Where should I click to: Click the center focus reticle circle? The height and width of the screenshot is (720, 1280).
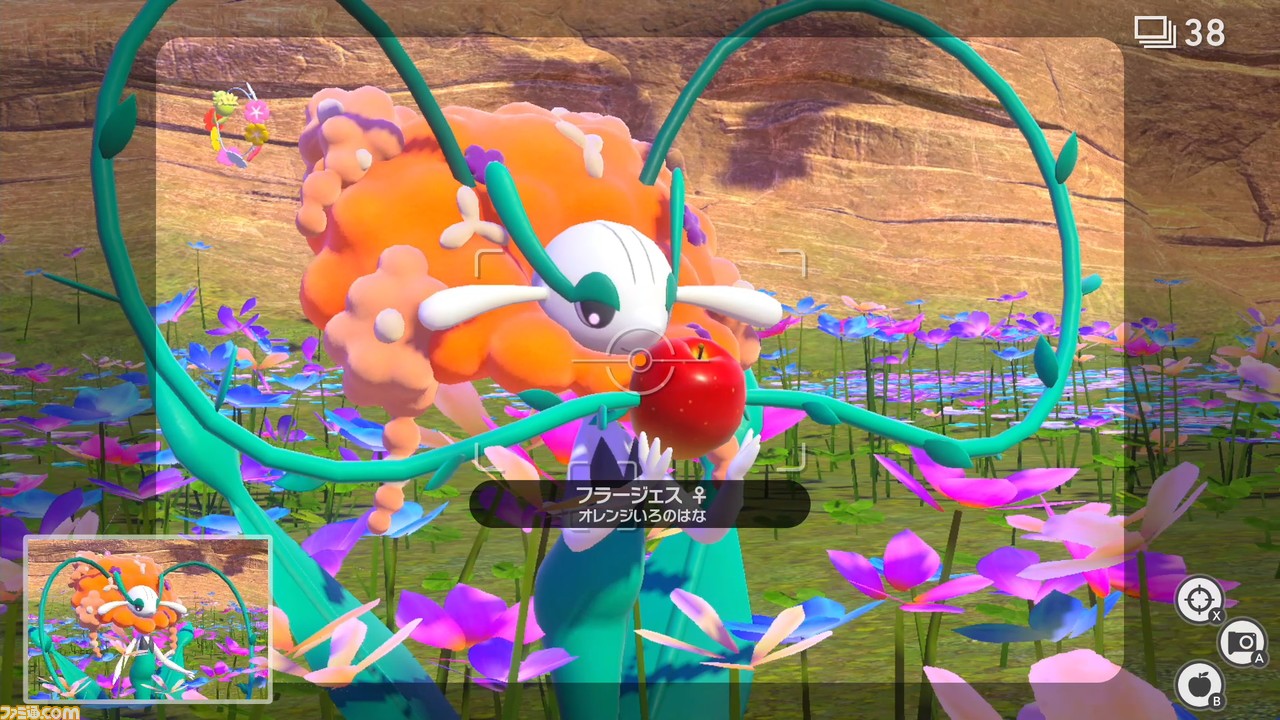[643, 358]
